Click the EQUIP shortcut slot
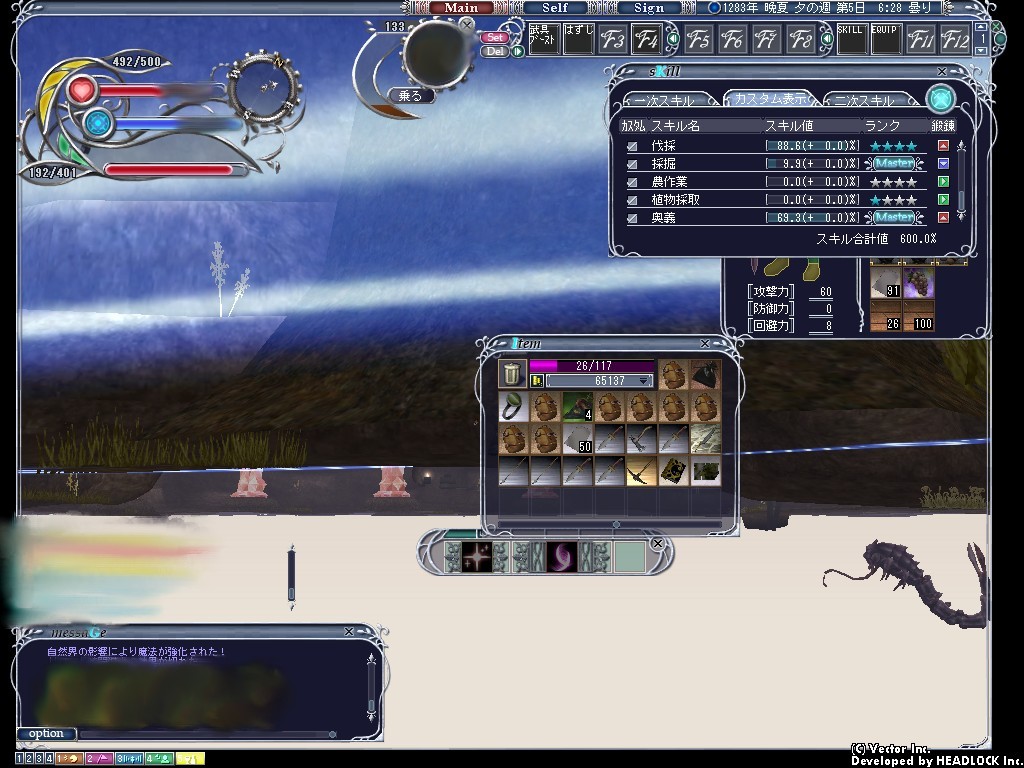 [x=884, y=40]
